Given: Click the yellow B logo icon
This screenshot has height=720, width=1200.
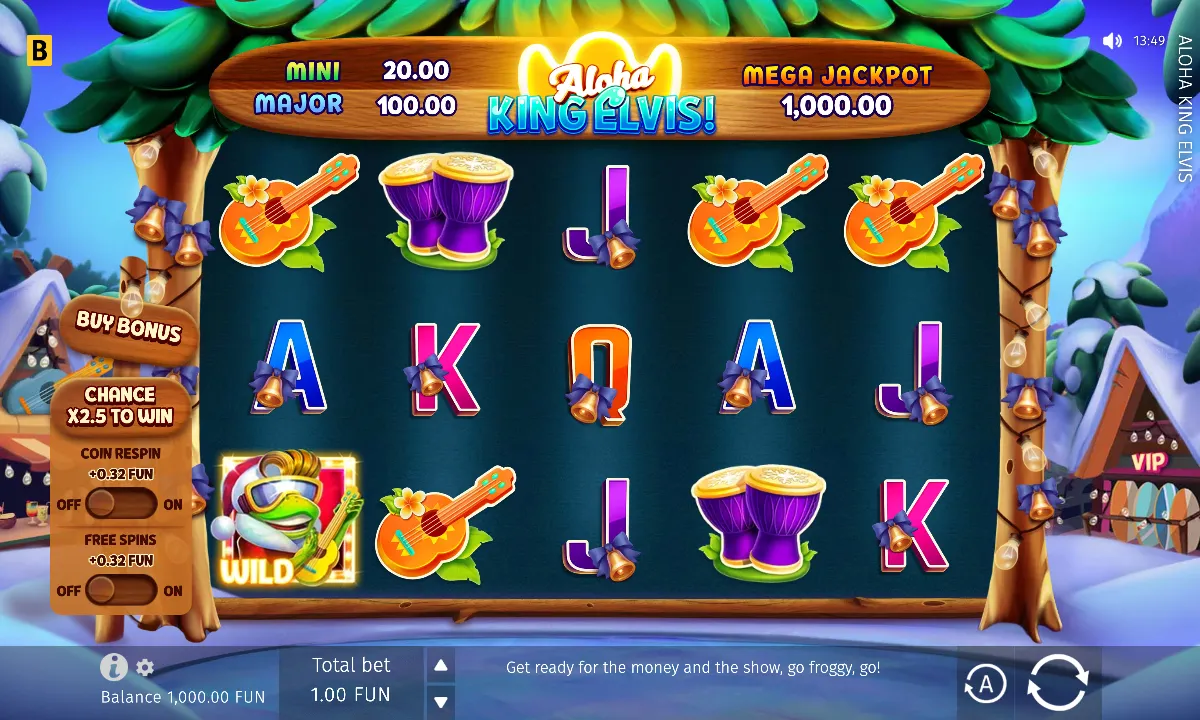Looking at the screenshot, I should click(x=39, y=51).
